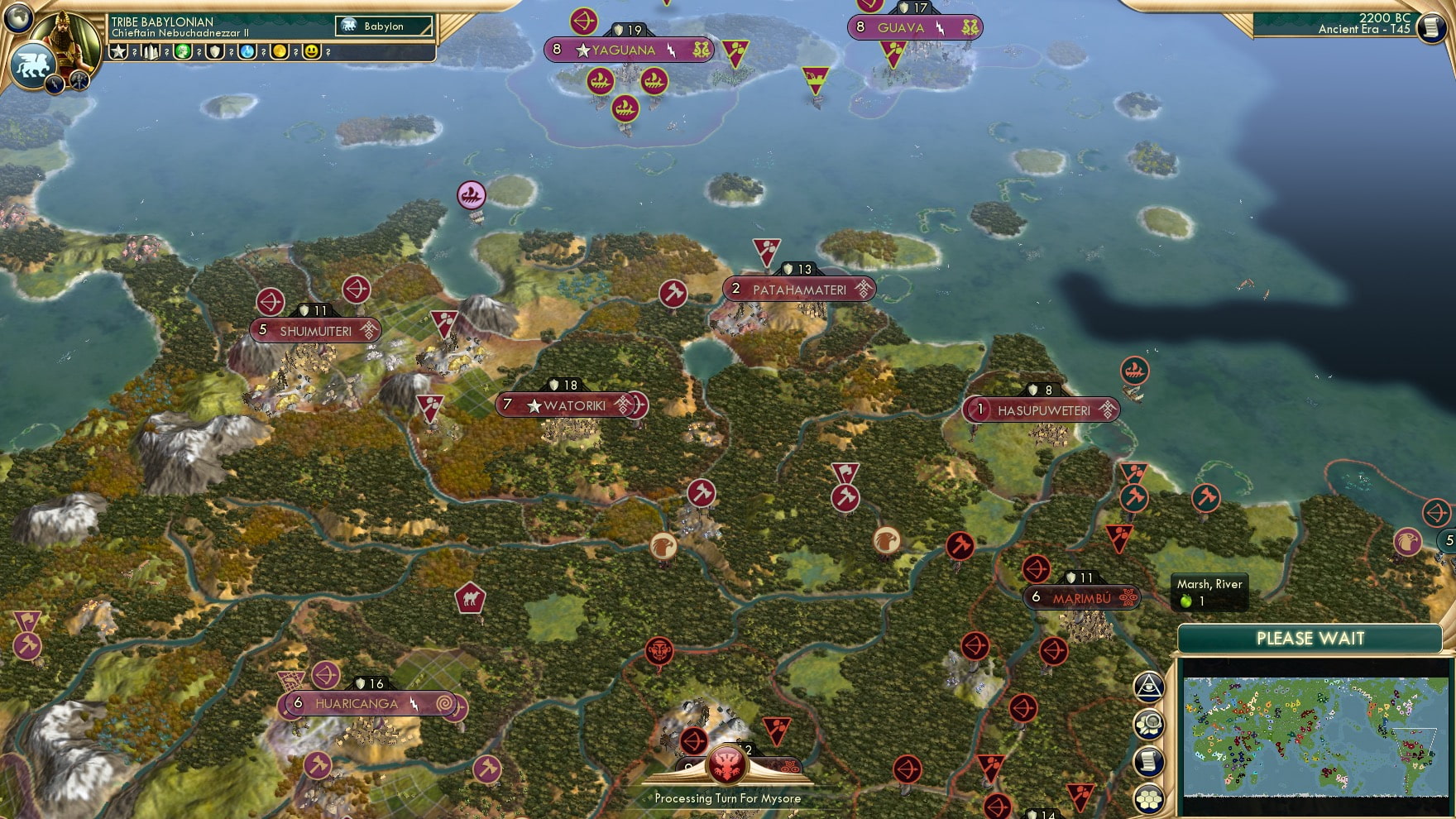Screen dimensions: 1456x819
Task: Click the gold coin indicator in top bar
Action: coord(281,53)
